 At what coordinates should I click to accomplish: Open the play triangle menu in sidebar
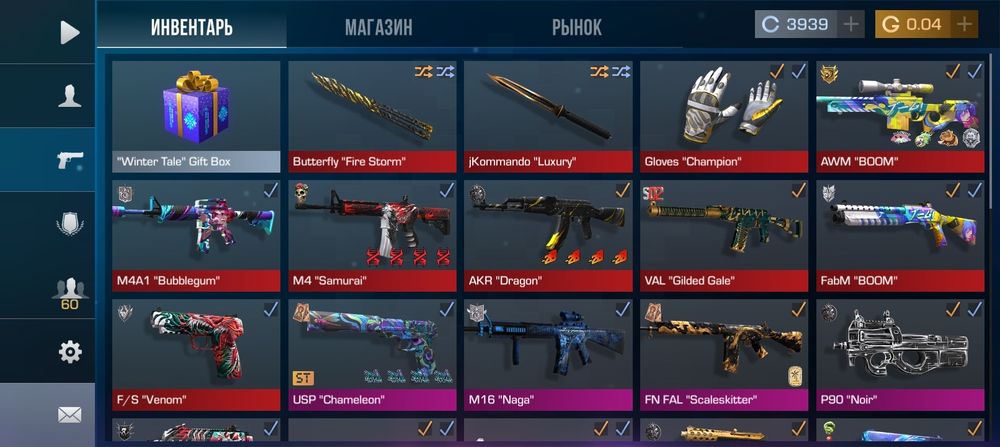click(68, 32)
